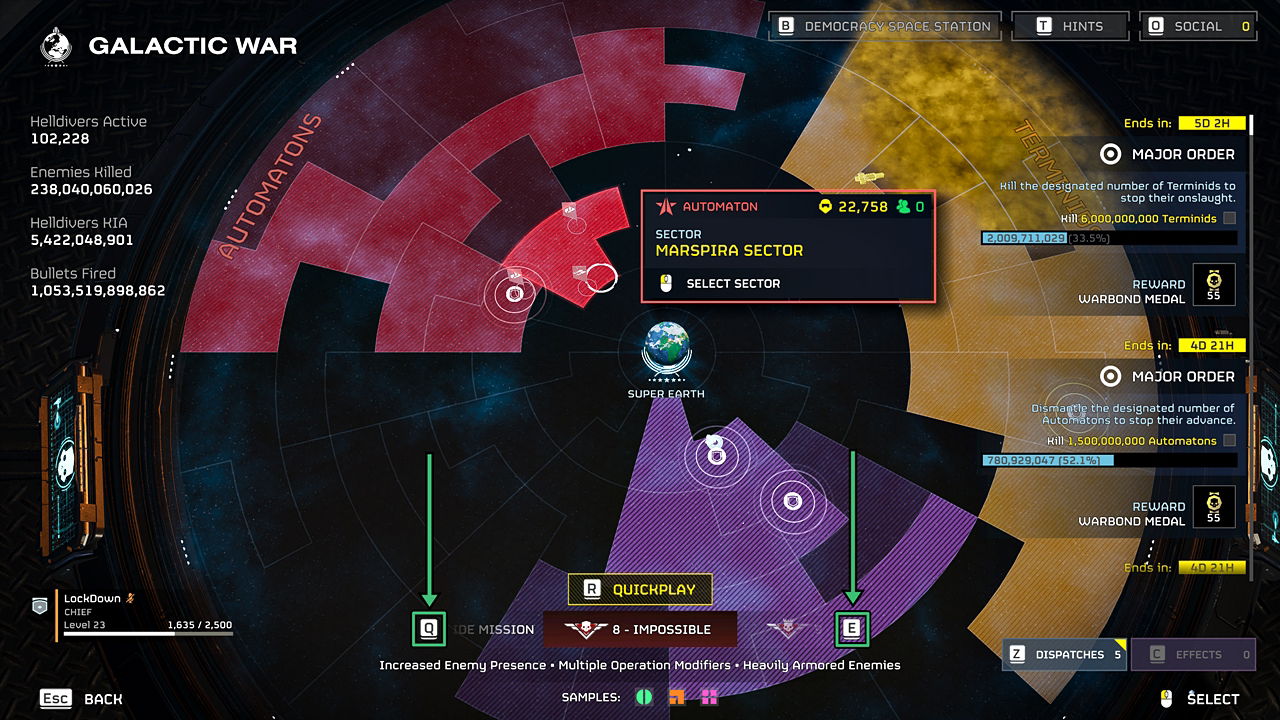Open the Effects panel

click(x=1192, y=655)
